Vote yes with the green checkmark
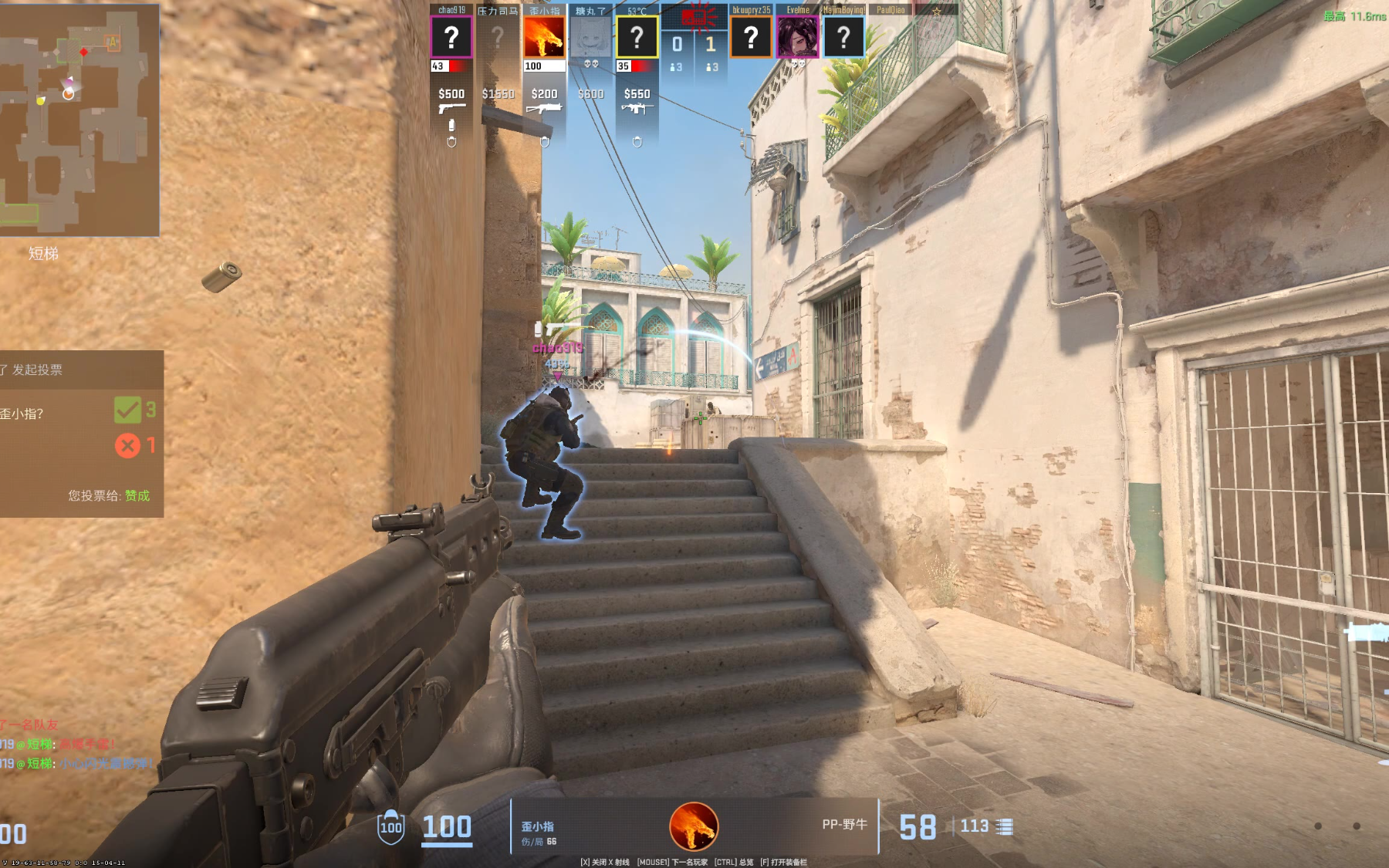The width and height of the screenshot is (1389, 868). [x=127, y=410]
